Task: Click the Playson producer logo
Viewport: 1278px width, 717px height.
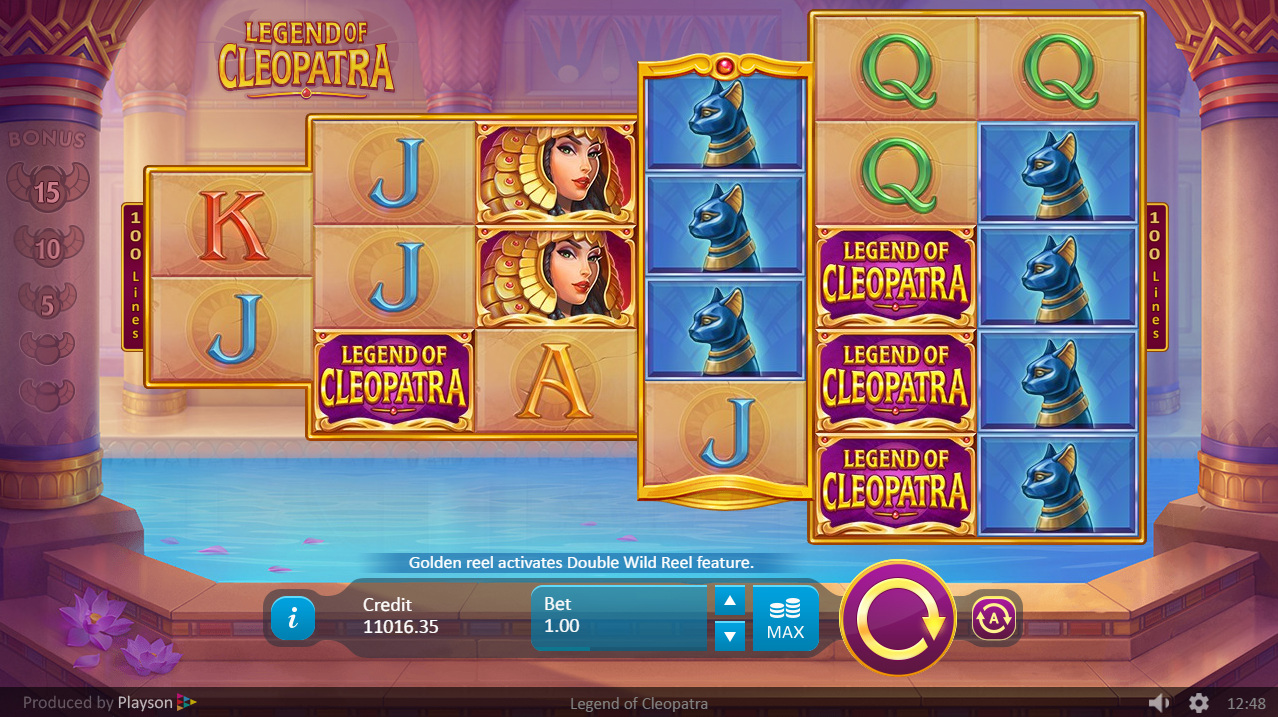Action: (157, 703)
